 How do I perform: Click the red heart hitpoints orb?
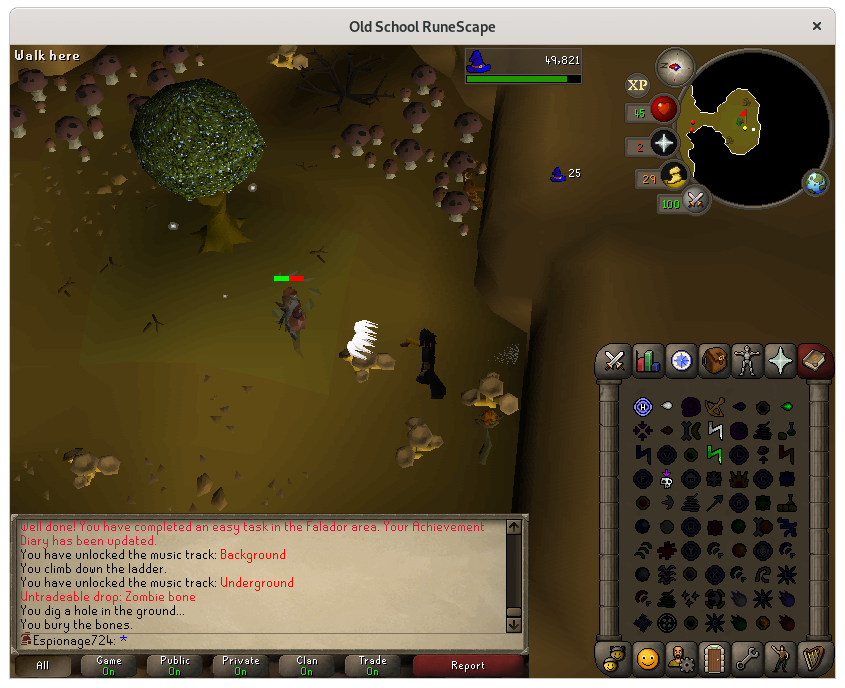coord(664,109)
